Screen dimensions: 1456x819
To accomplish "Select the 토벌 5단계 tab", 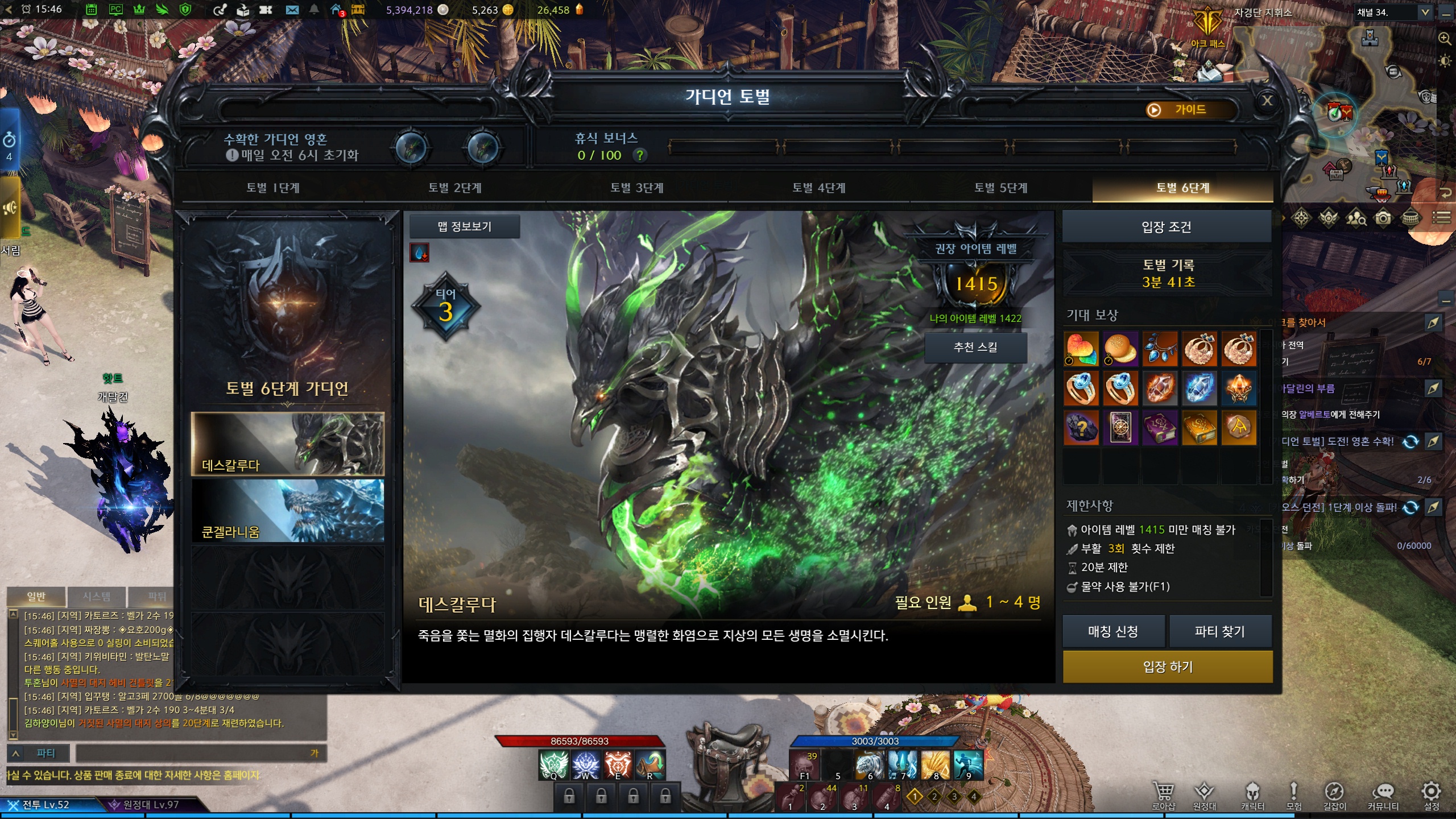I will 1000,188.
